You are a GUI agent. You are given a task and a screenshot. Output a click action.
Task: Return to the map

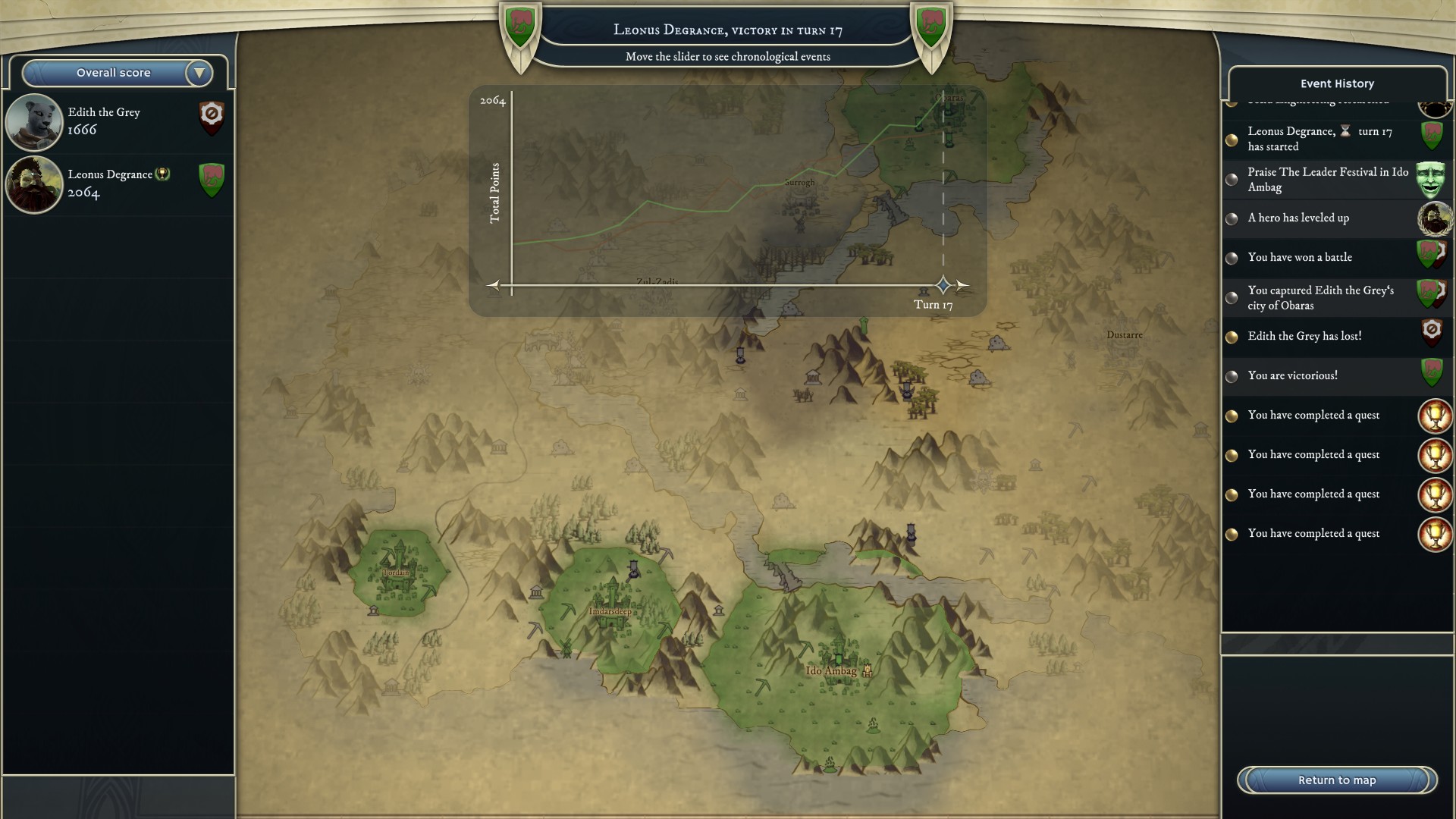[1336, 780]
